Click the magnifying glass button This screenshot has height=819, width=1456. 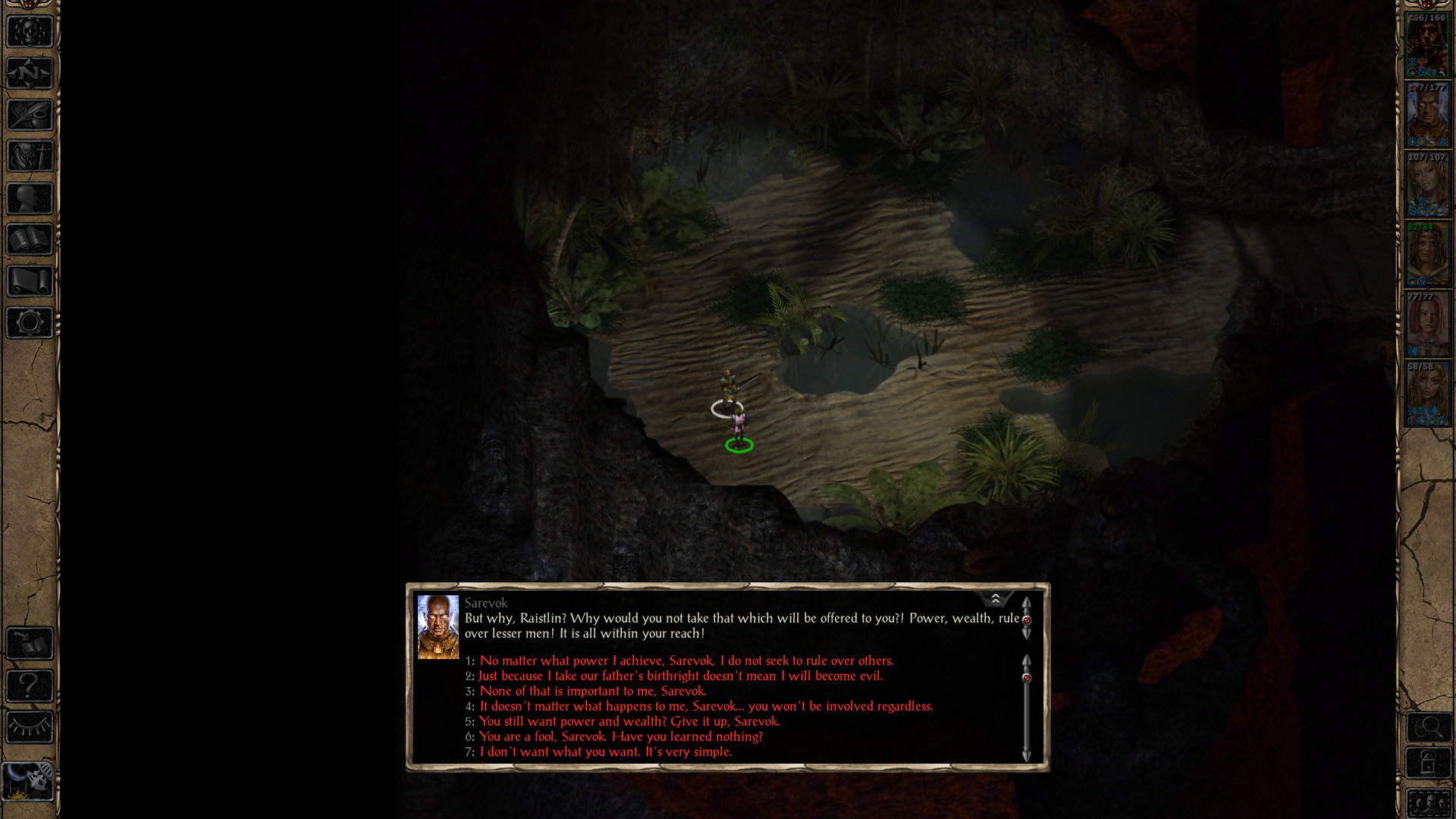(1429, 728)
